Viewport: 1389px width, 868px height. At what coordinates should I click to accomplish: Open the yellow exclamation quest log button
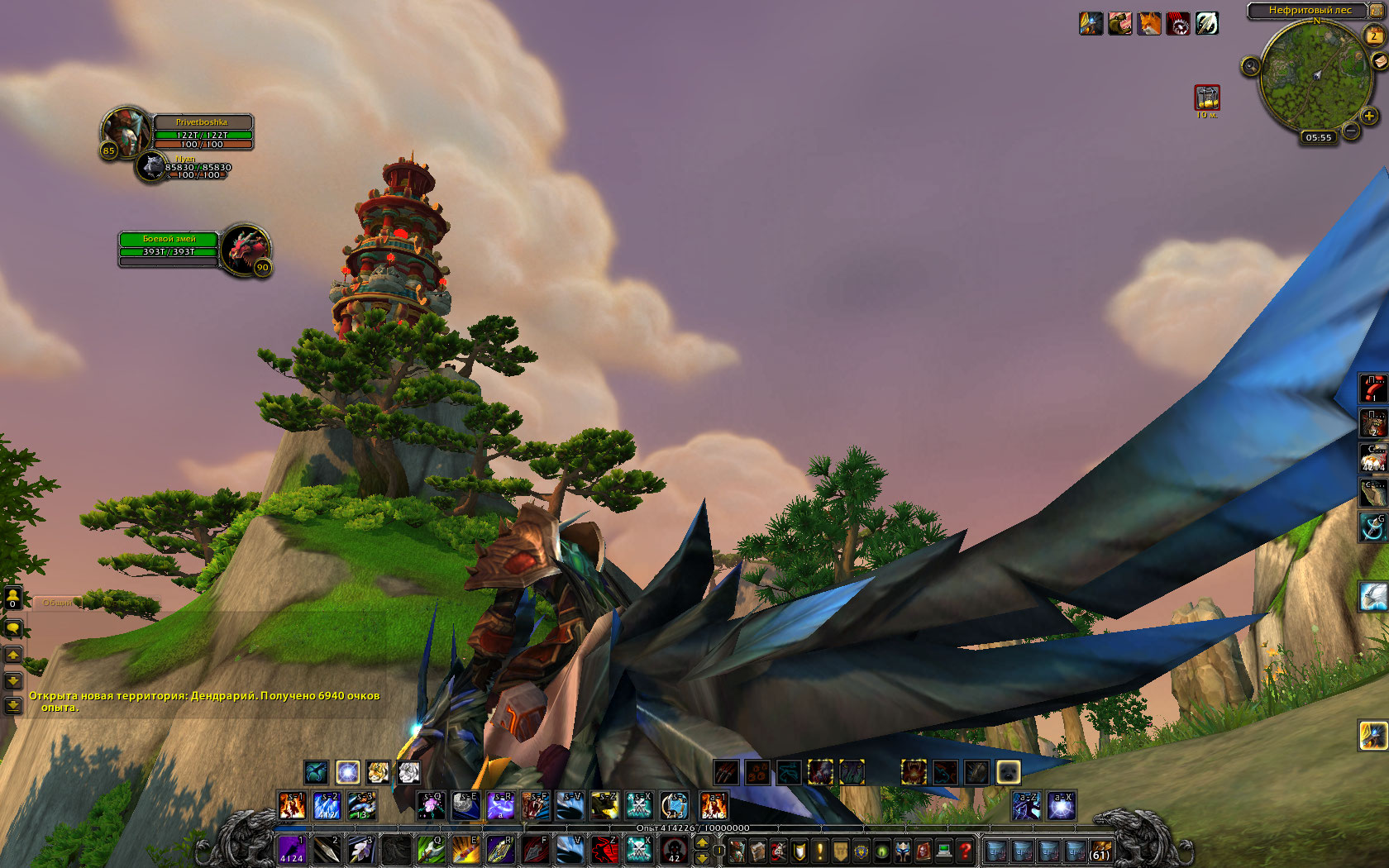(819, 851)
